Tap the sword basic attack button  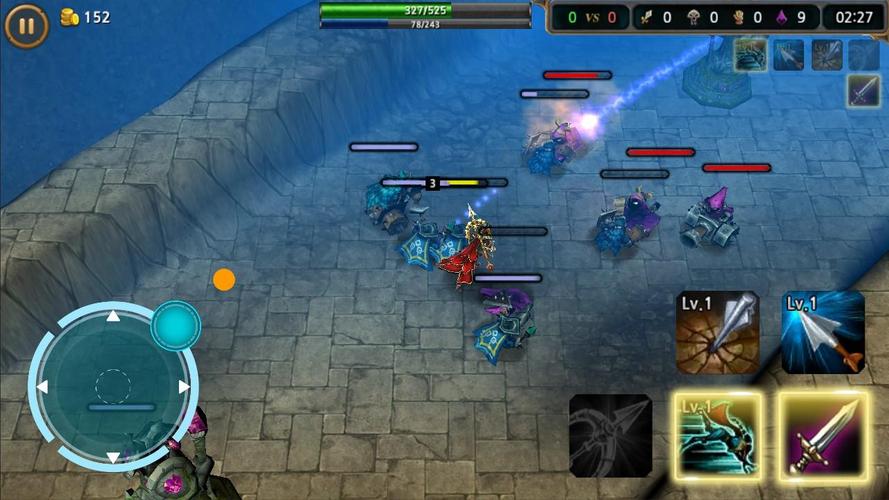point(822,432)
